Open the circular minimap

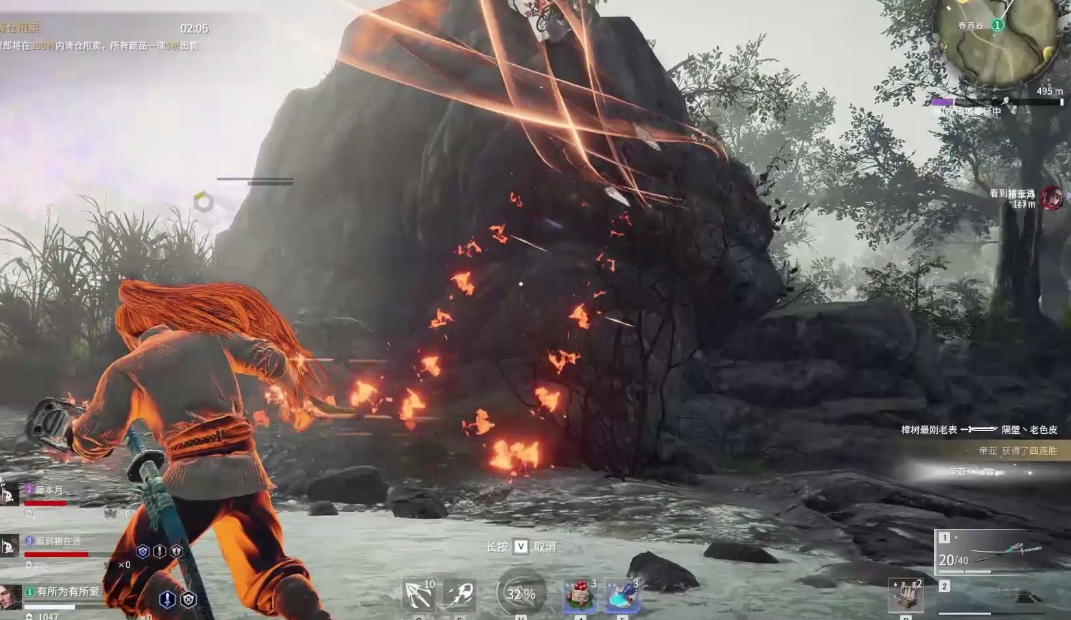point(996,40)
